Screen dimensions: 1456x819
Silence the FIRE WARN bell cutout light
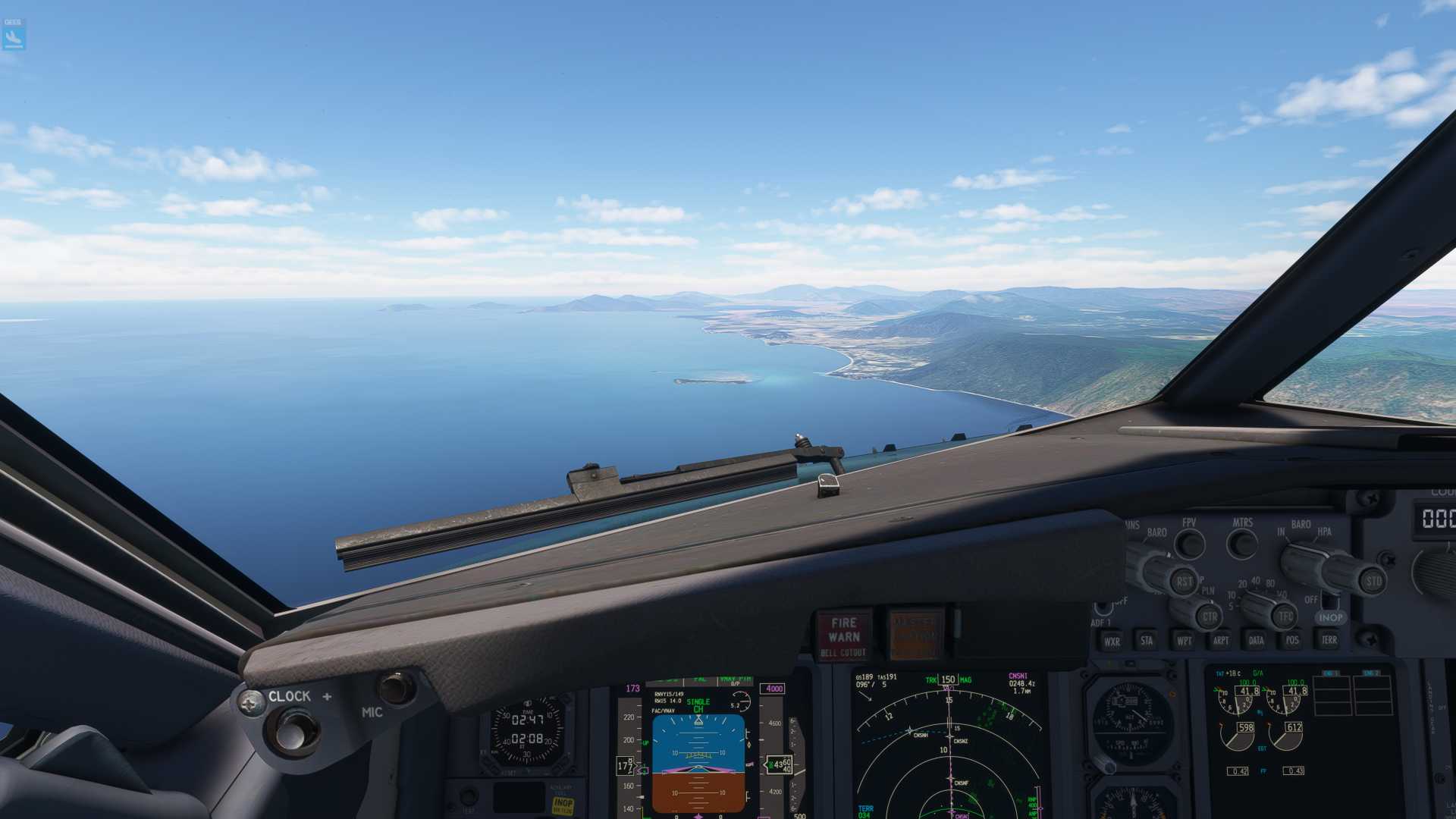(x=843, y=634)
